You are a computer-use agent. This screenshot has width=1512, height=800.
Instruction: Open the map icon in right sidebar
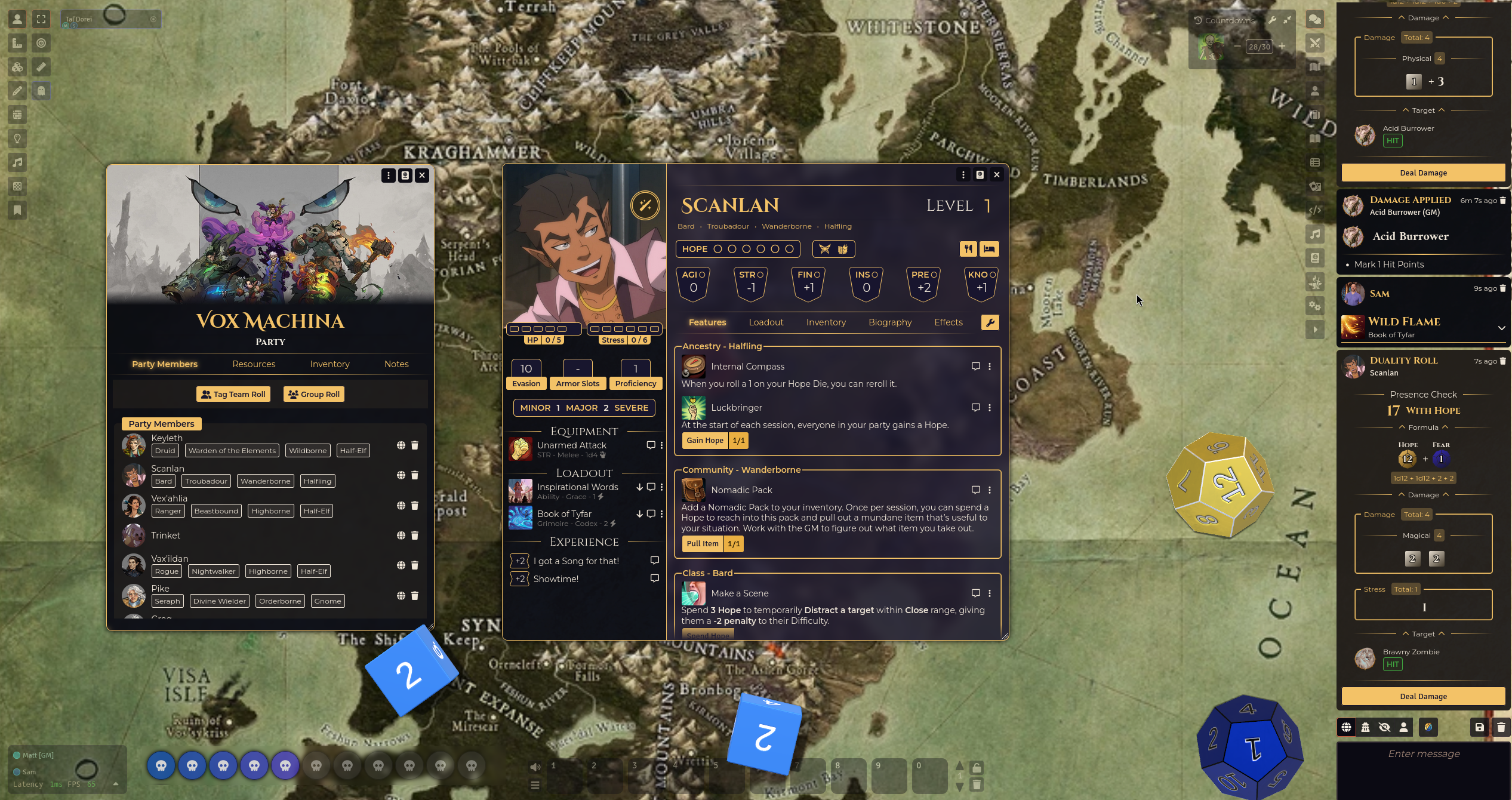pyautogui.click(x=1315, y=67)
